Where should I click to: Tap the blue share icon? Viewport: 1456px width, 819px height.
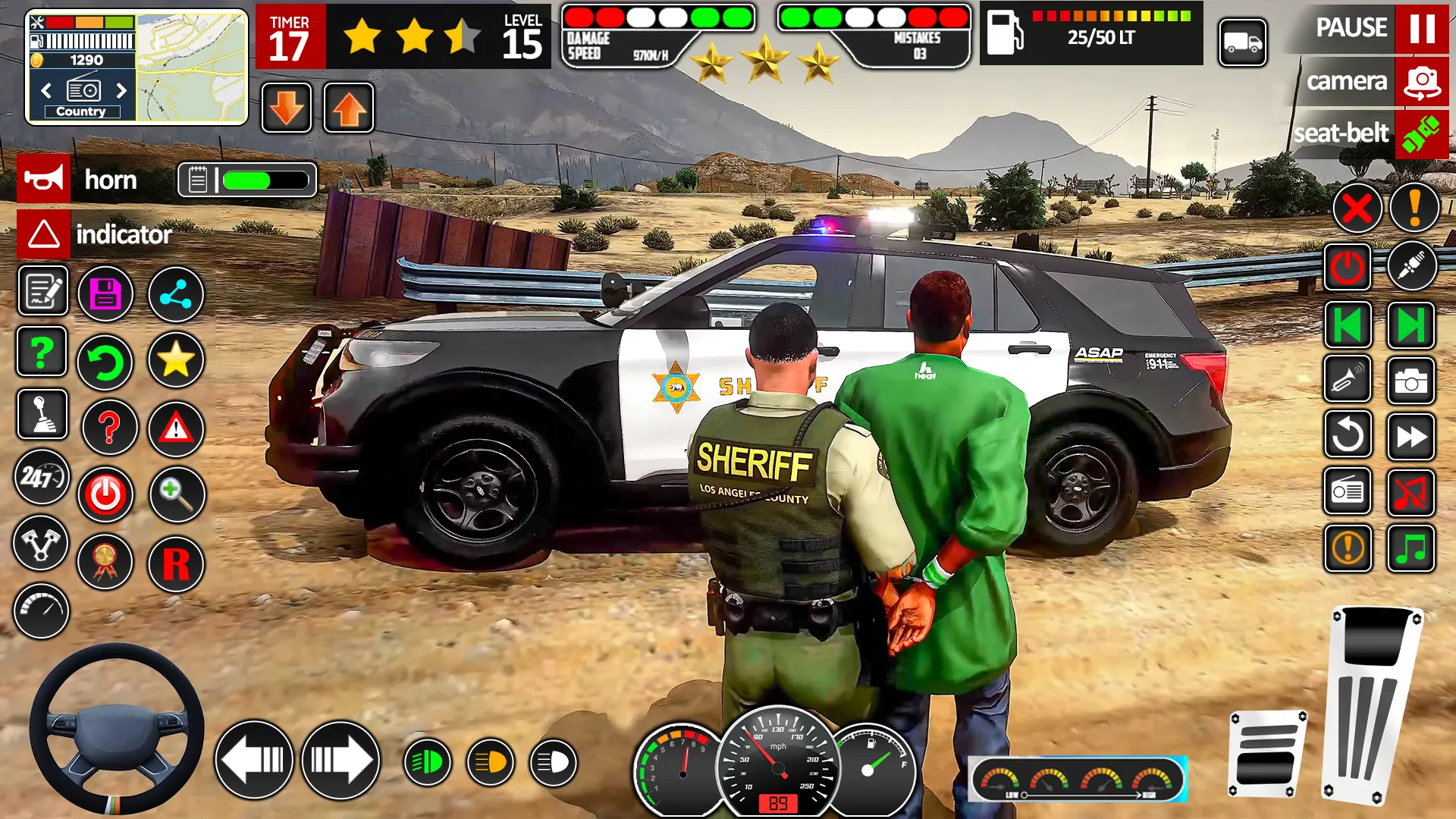pyautogui.click(x=175, y=294)
